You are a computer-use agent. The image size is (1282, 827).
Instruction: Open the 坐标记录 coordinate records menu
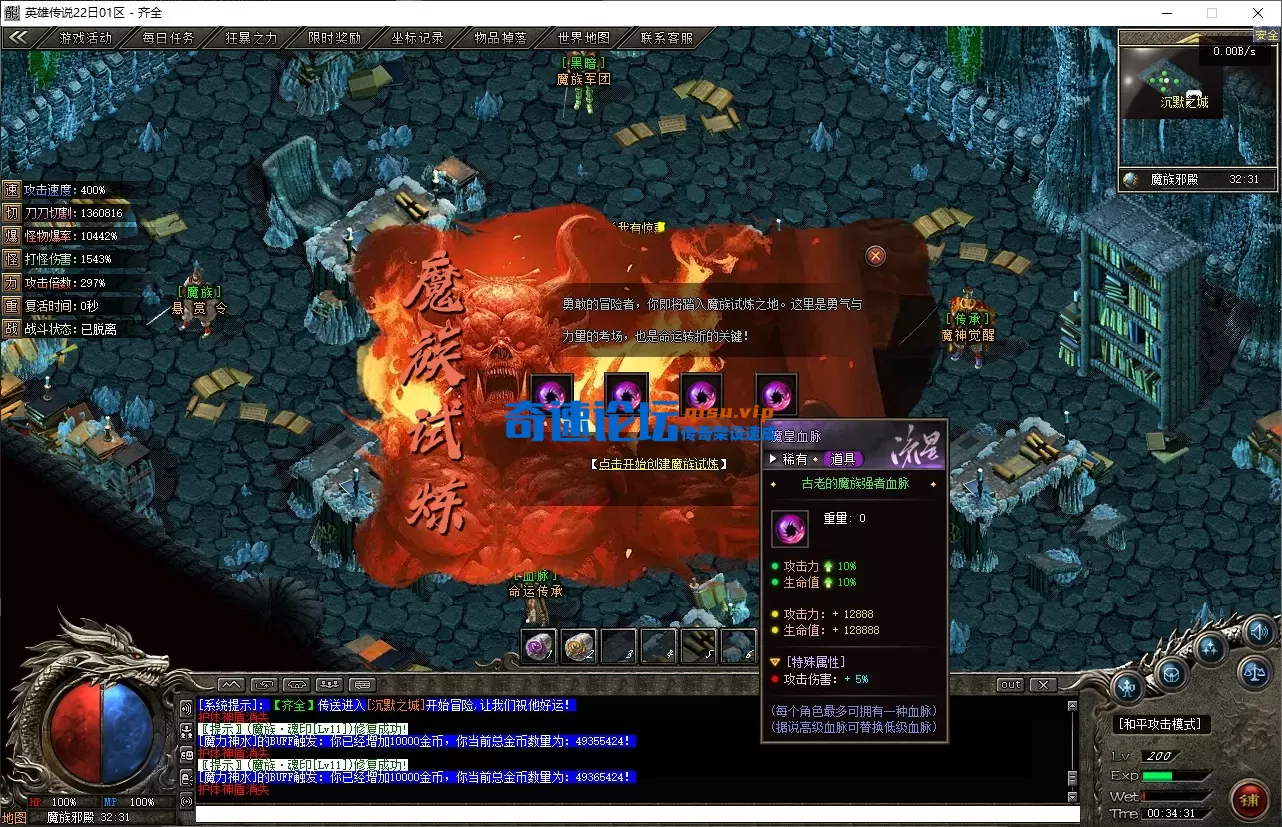417,38
